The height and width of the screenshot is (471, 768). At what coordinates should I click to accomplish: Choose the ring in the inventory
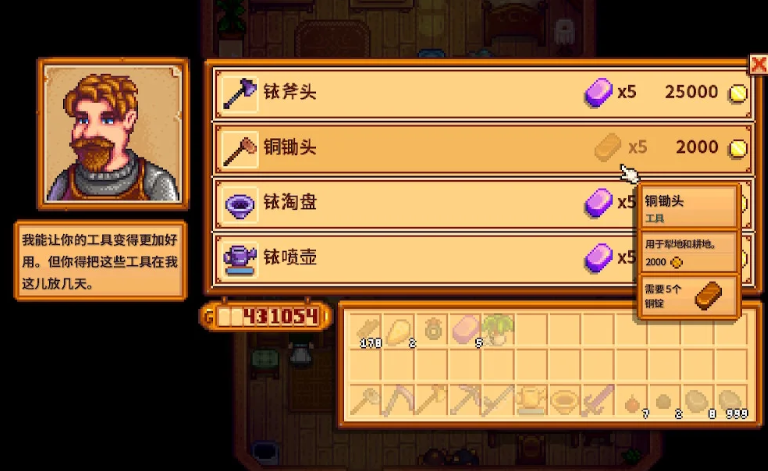click(x=432, y=330)
